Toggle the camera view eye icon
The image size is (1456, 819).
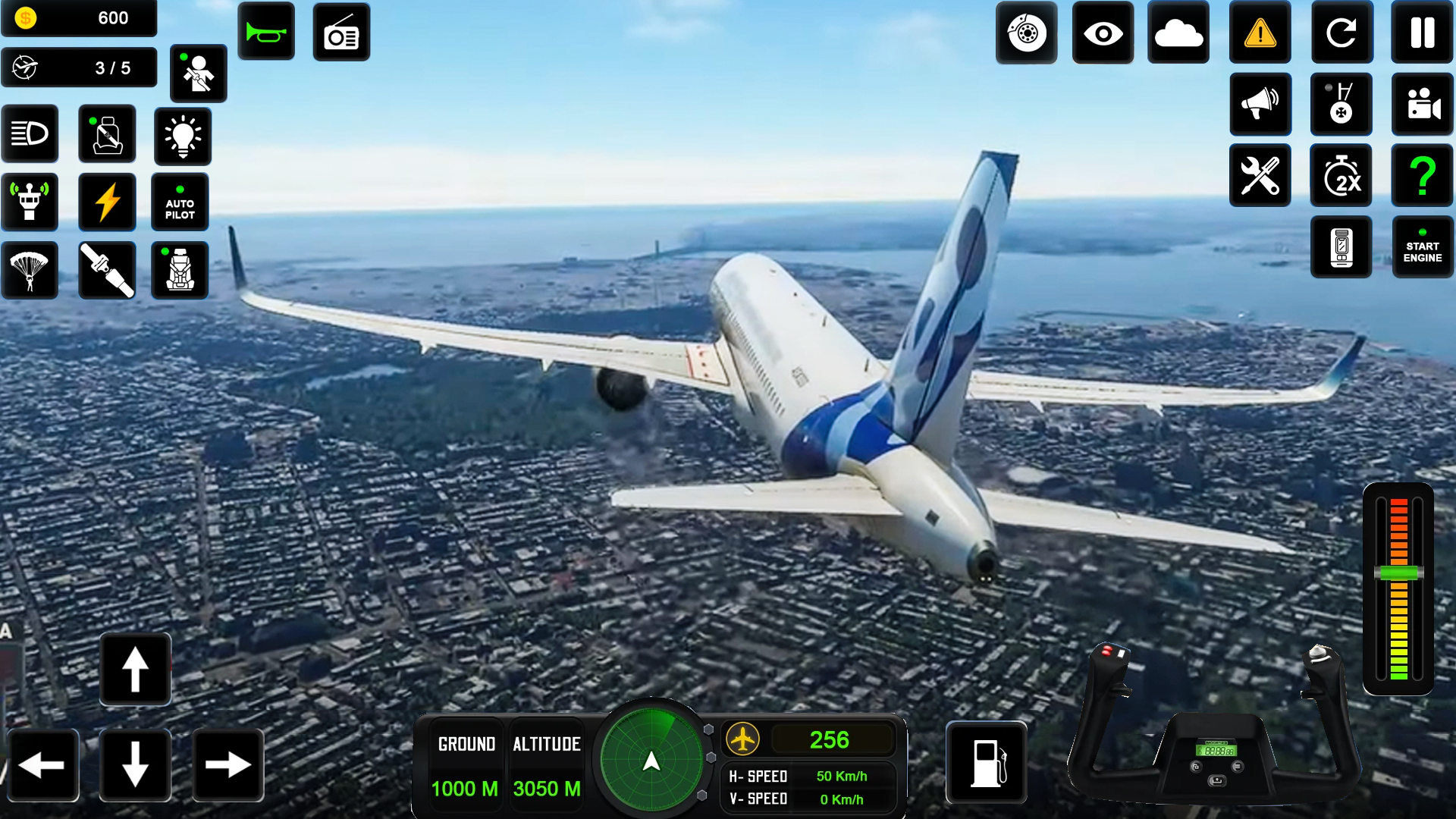click(x=1103, y=32)
